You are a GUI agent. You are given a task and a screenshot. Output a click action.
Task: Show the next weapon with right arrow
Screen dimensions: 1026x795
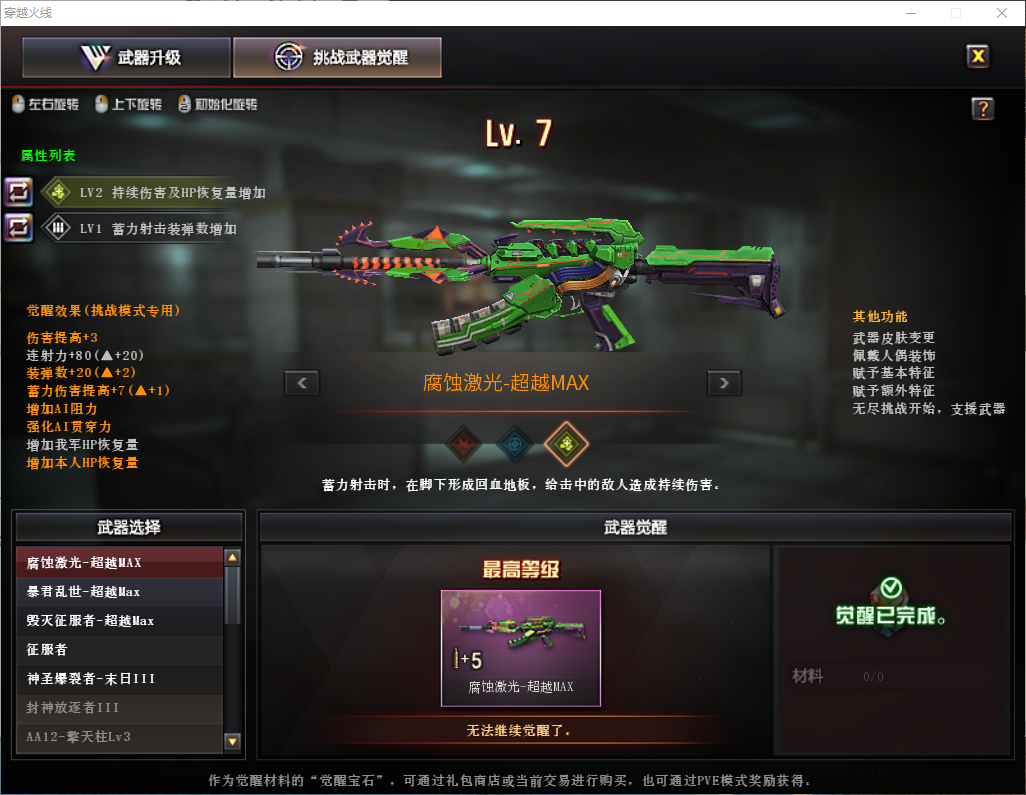coord(724,382)
